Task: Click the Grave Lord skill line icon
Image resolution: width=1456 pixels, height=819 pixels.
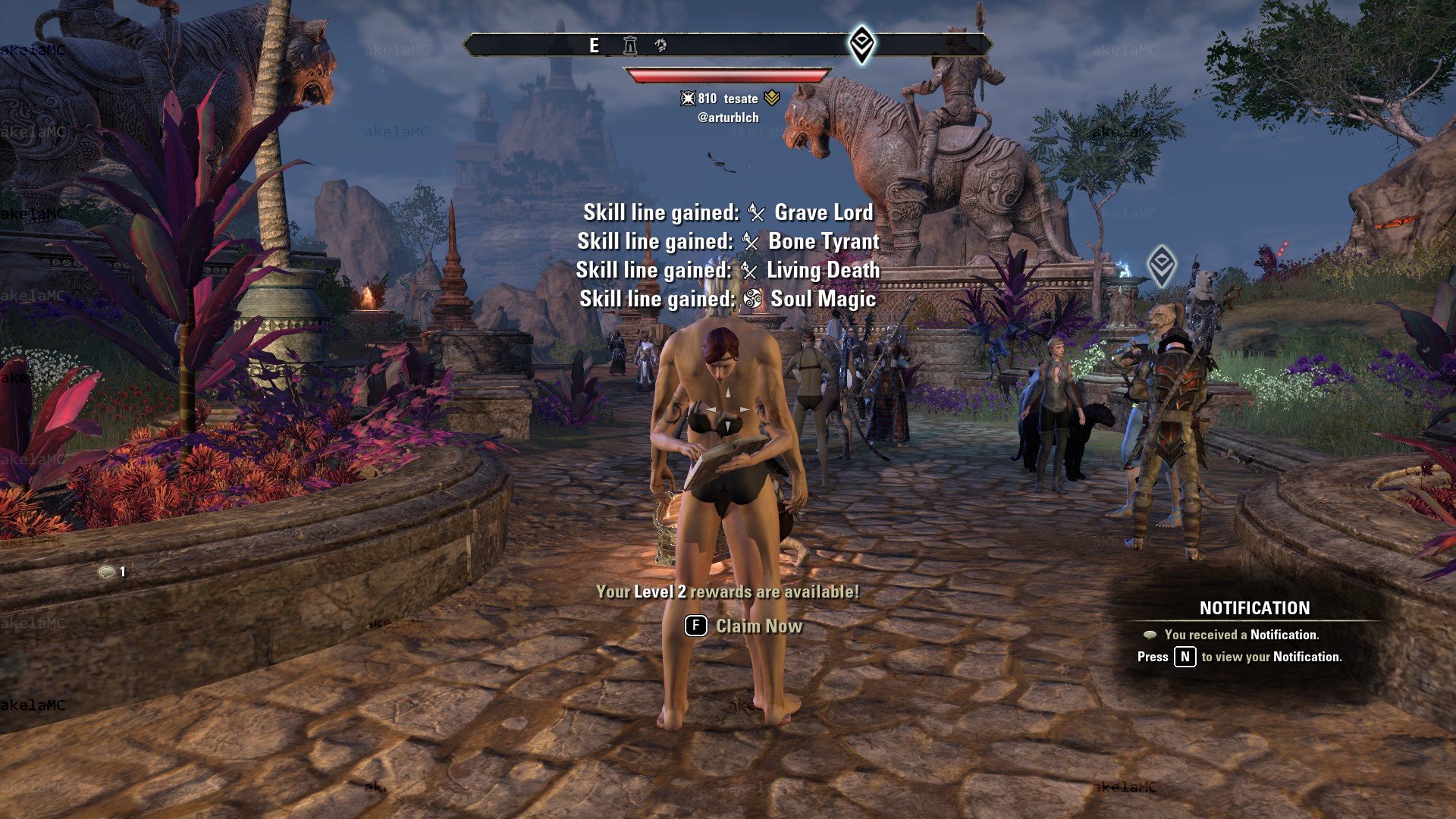Action: pyautogui.click(x=757, y=213)
